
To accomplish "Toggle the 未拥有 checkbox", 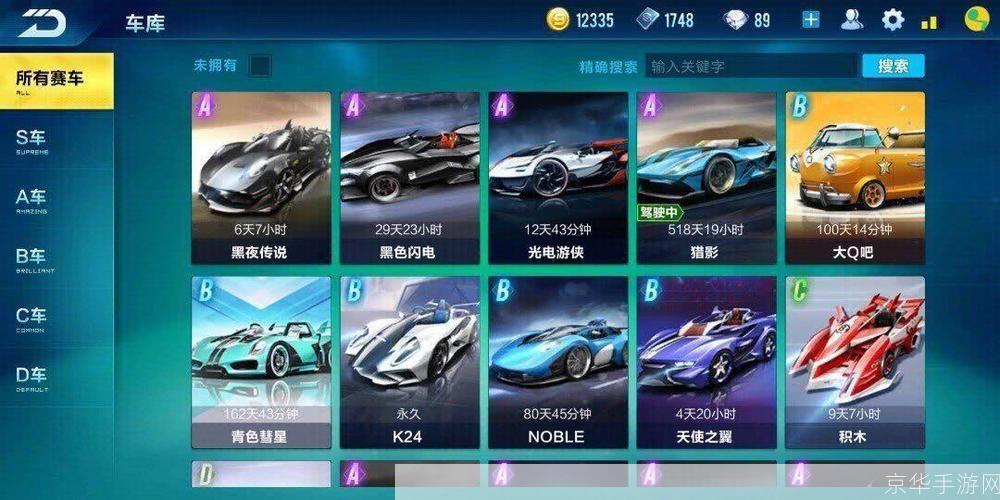I will point(259,66).
